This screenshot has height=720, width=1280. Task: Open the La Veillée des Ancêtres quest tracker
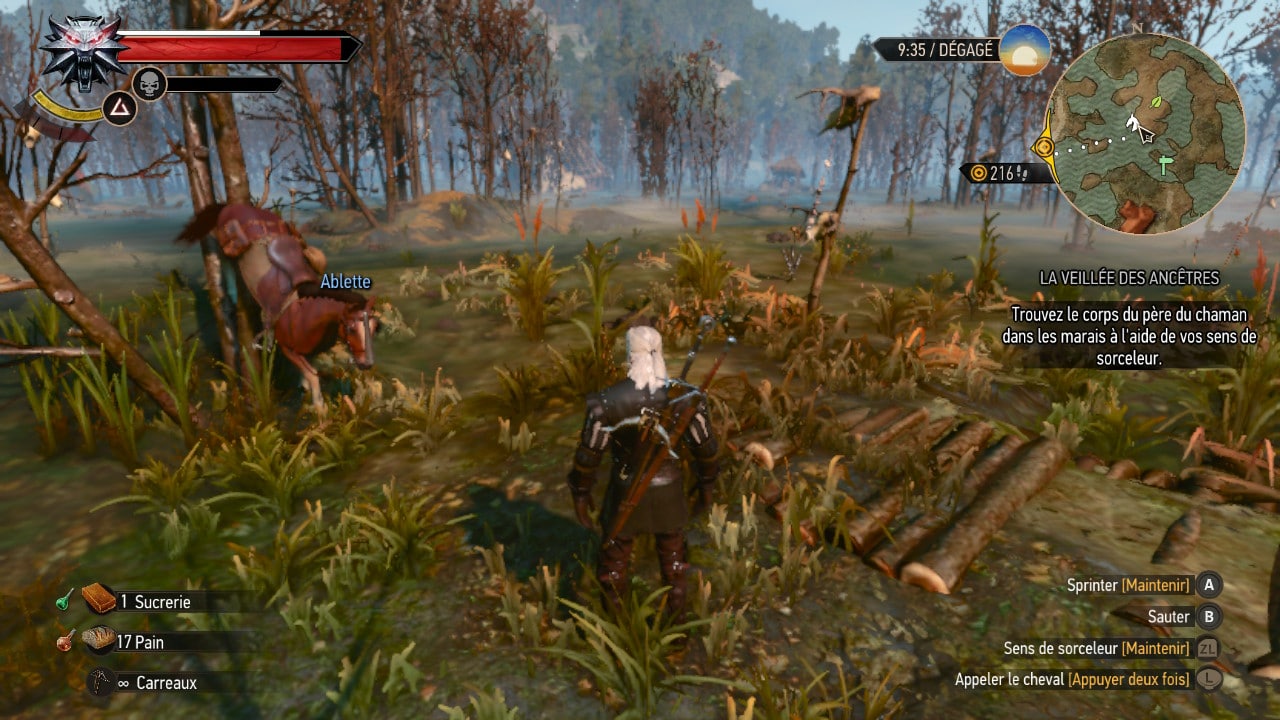[1129, 278]
